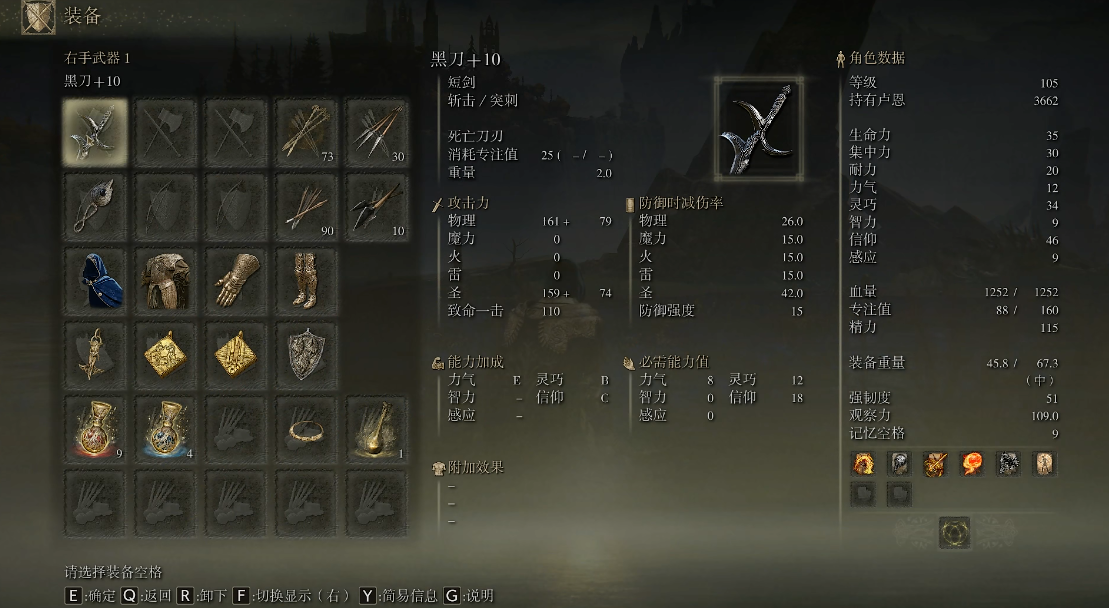Screen dimensions: 1109x608
Task: Select the golden ring quick item slot
Action: [x=306, y=427]
